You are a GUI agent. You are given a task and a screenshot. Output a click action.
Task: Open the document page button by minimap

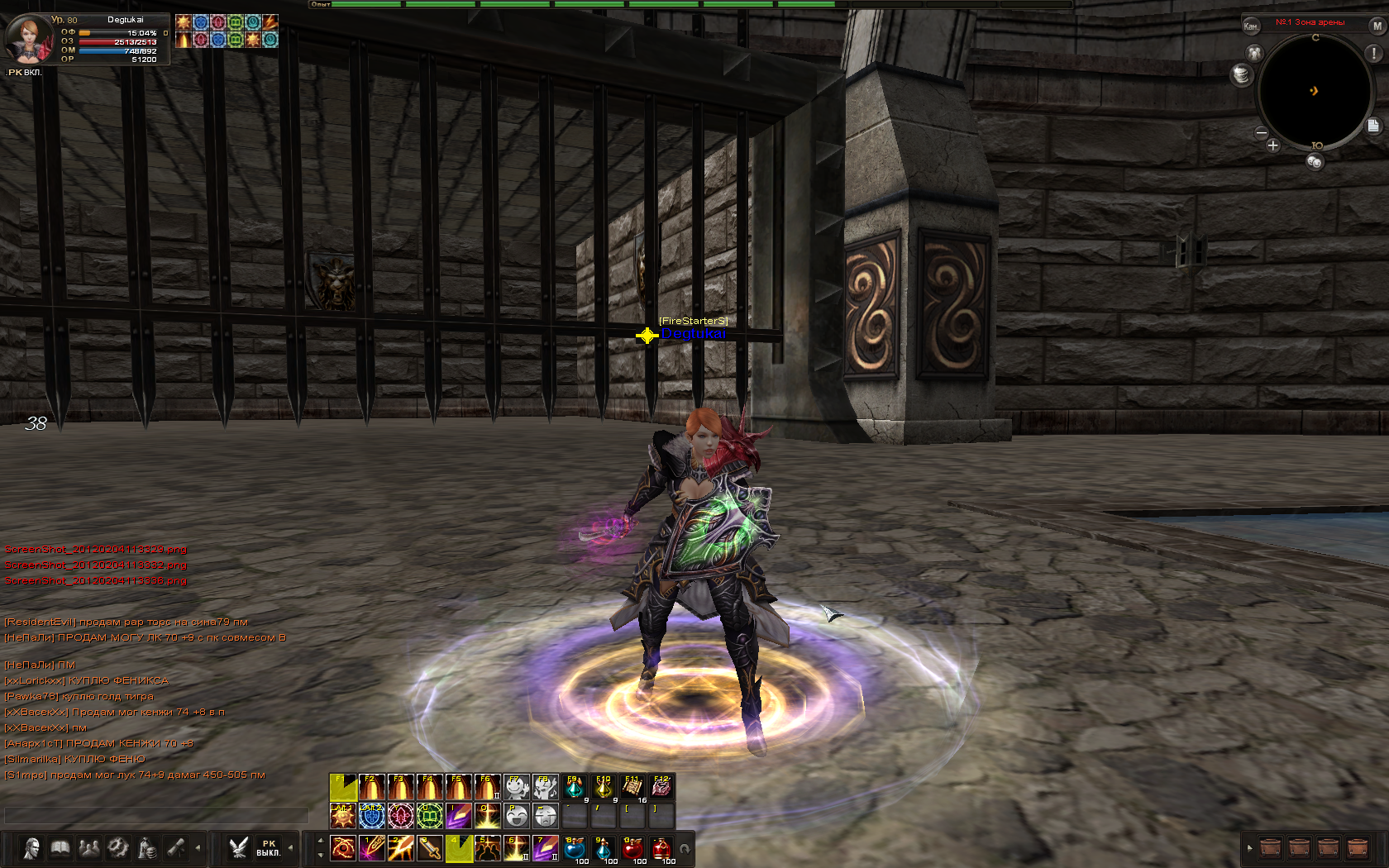pyautogui.click(x=1372, y=126)
